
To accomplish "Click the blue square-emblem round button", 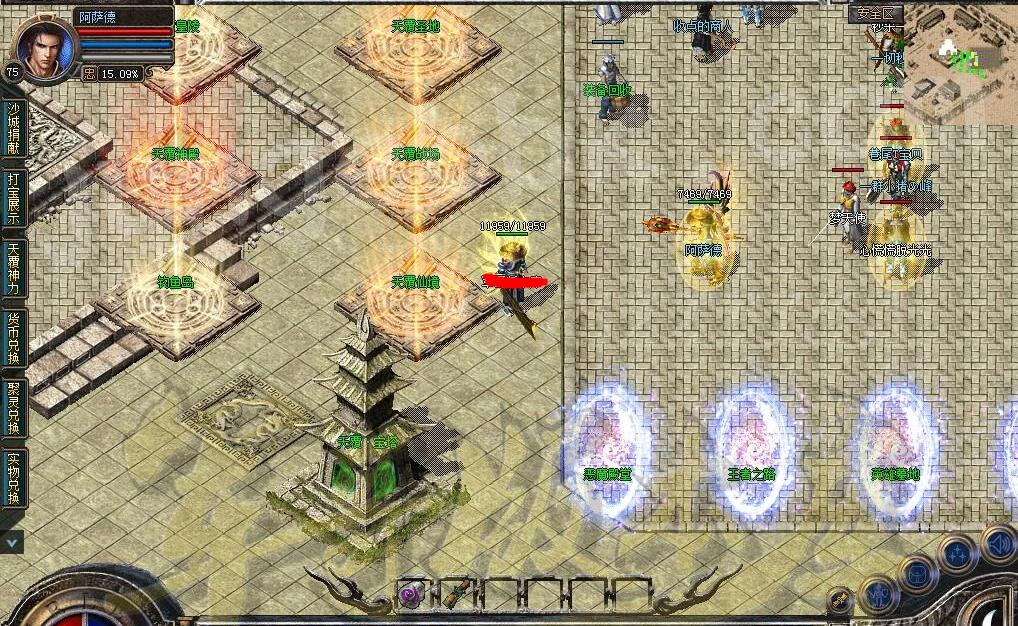I will pos(917,574).
